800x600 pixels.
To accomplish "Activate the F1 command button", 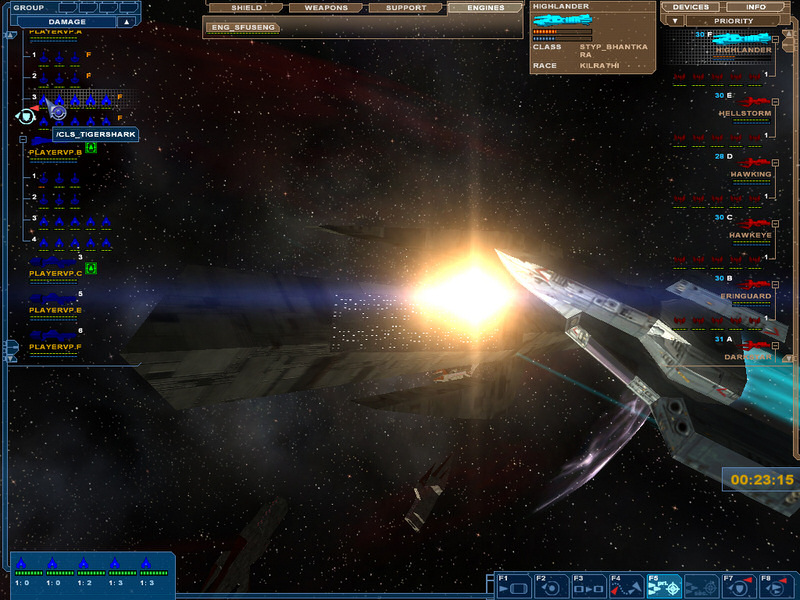I will point(513,587).
